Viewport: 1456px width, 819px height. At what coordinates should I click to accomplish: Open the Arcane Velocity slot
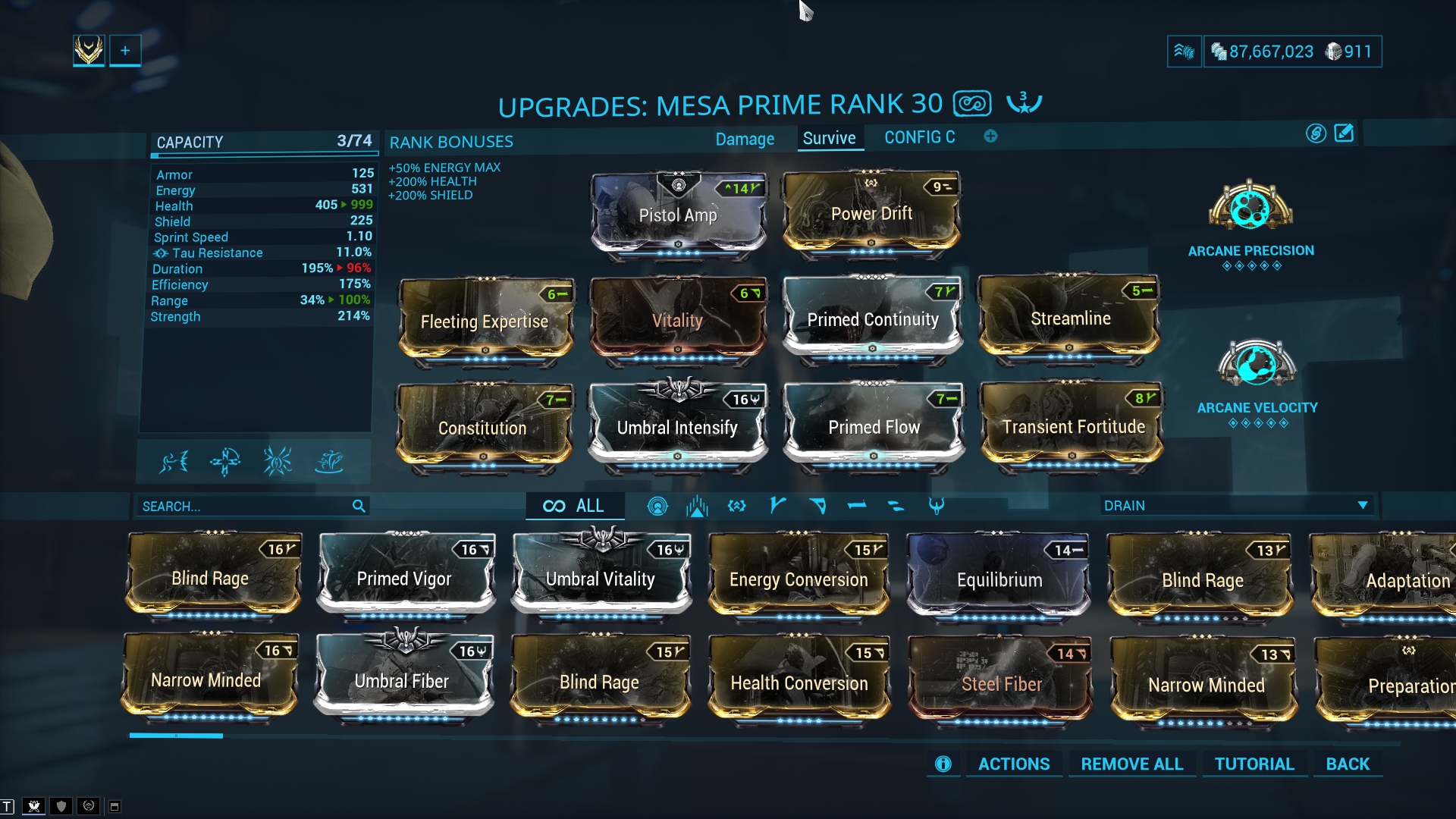(x=1257, y=366)
